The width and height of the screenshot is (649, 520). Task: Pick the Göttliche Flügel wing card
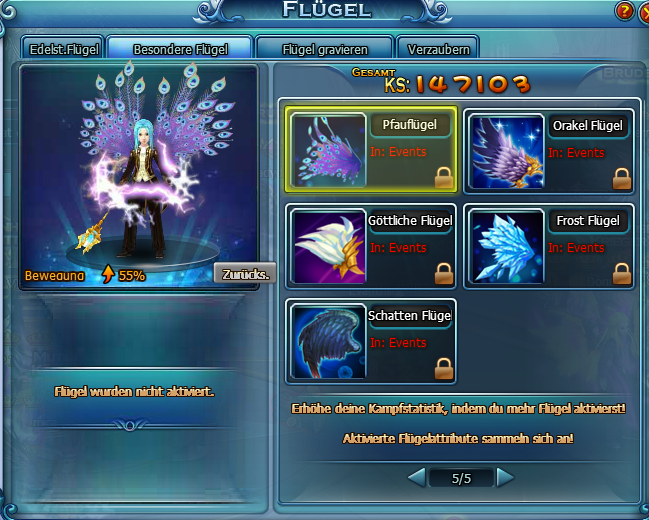(x=372, y=244)
